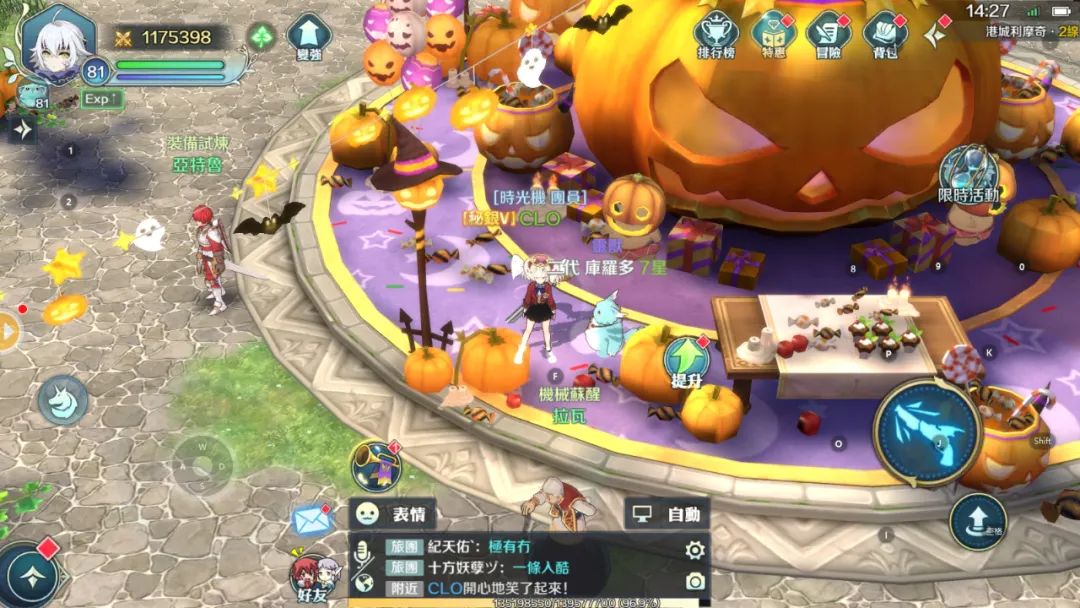The width and height of the screenshot is (1080, 608).
Task: Activate the large blue main attack skill
Action: point(927,432)
